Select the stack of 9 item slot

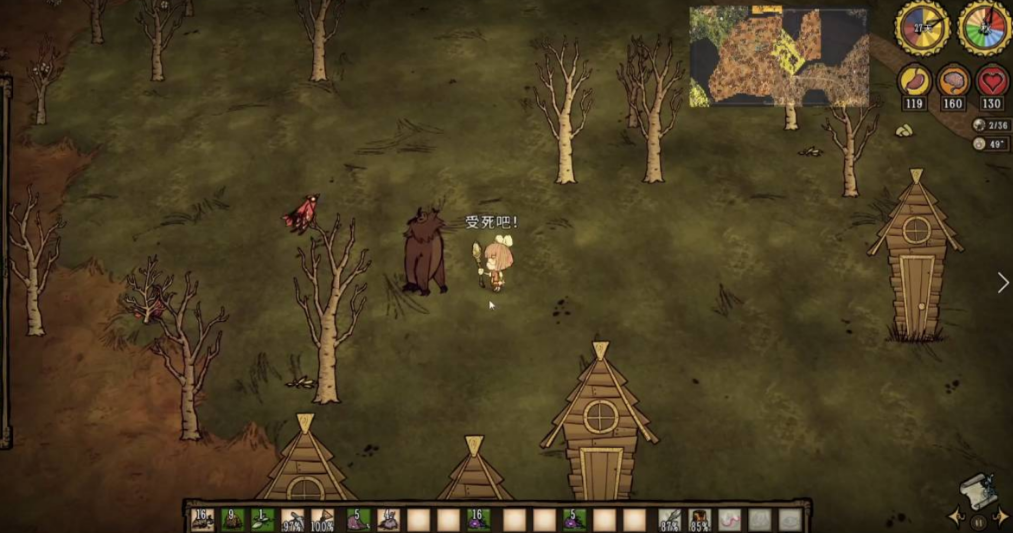pos(232,520)
